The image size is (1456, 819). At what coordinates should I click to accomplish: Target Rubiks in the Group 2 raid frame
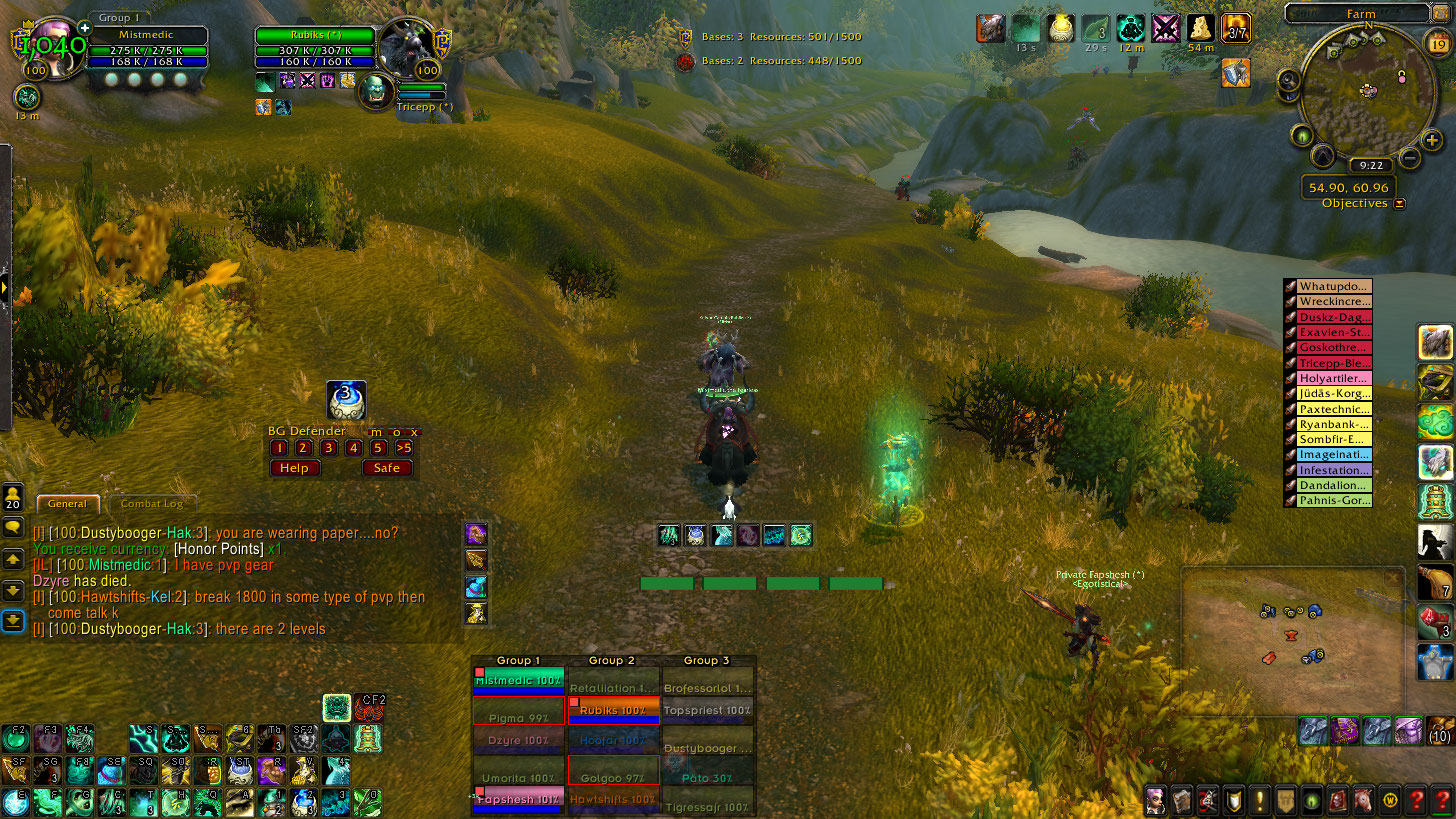point(612,711)
